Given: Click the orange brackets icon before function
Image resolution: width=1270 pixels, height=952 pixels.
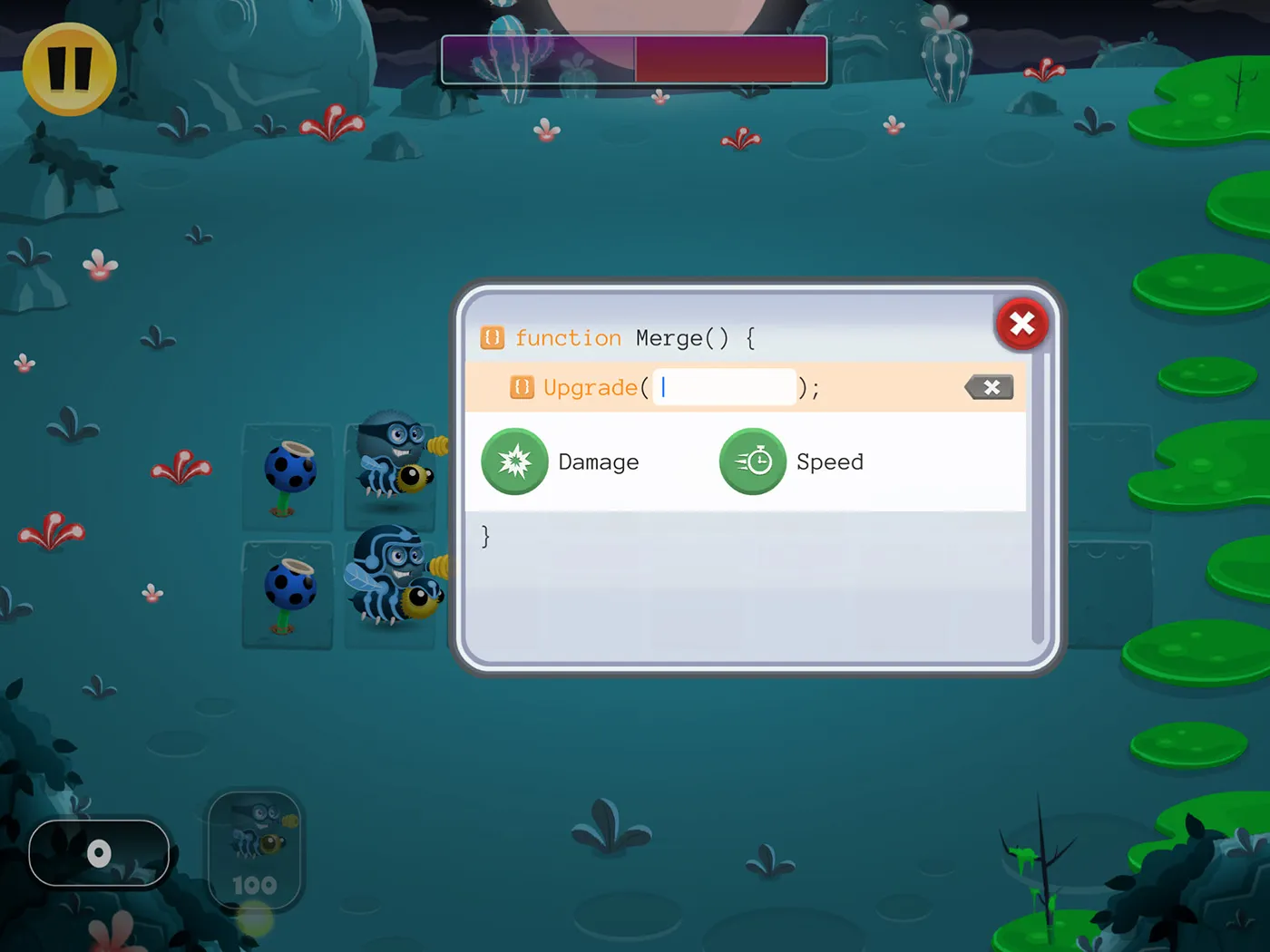Looking at the screenshot, I should pos(491,337).
